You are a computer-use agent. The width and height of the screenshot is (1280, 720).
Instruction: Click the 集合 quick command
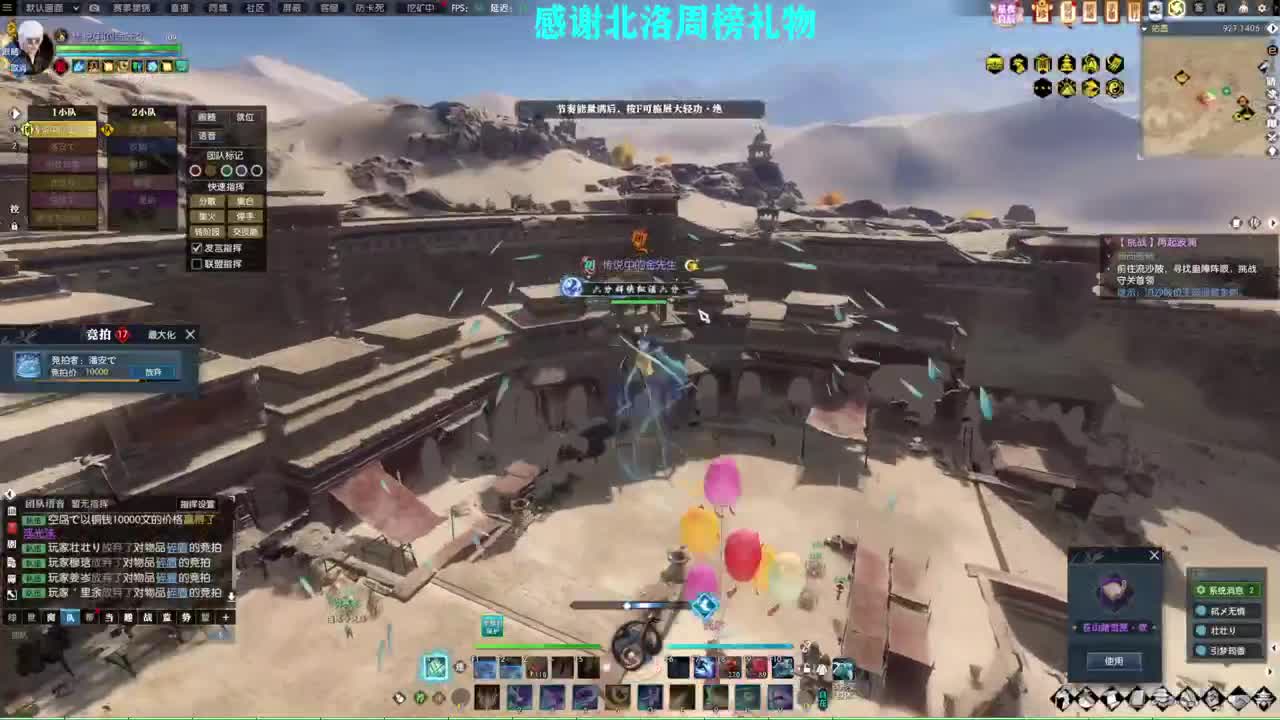click(245, 201)
